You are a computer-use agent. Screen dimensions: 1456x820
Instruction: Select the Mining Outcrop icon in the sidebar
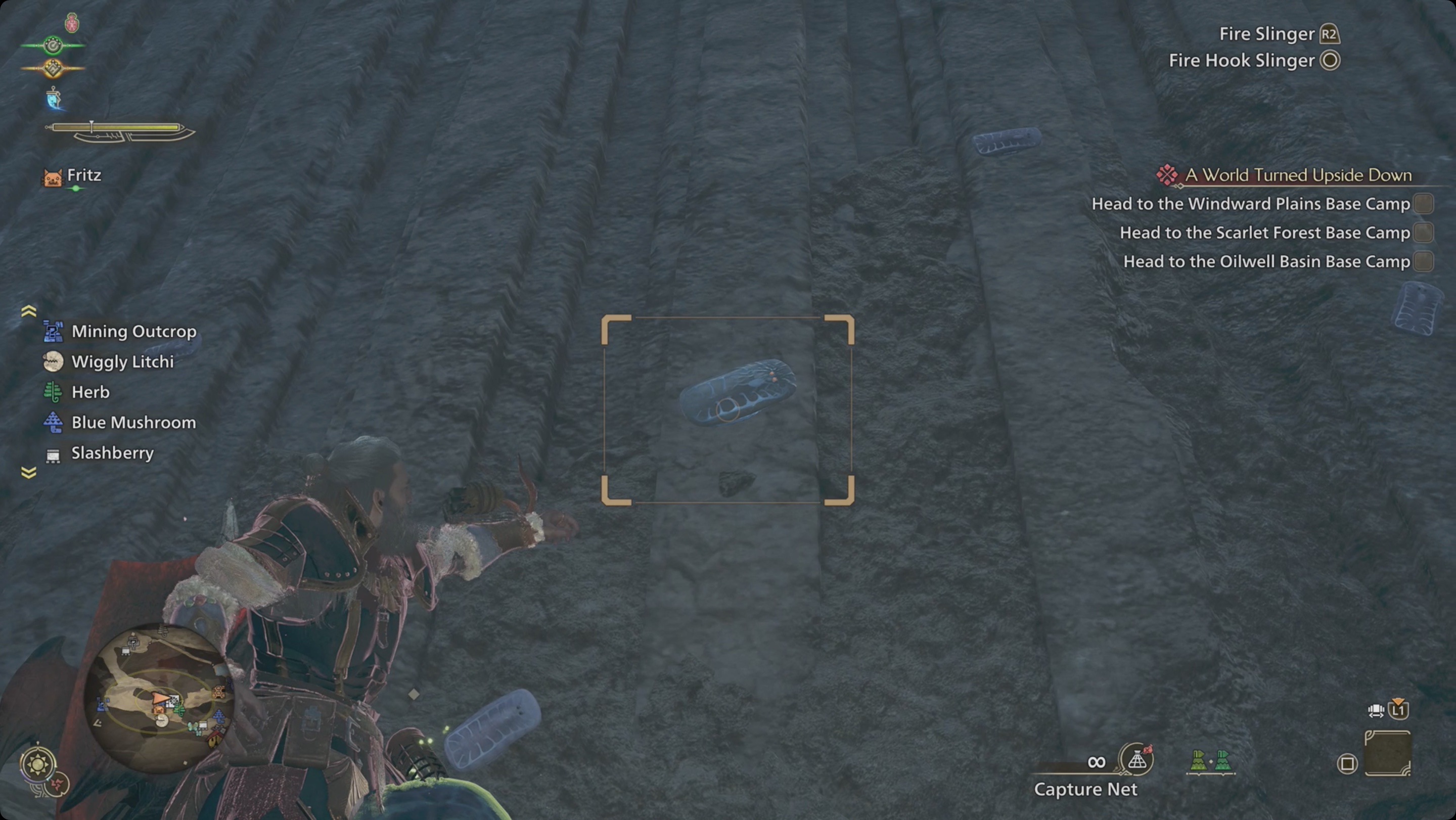52,332
